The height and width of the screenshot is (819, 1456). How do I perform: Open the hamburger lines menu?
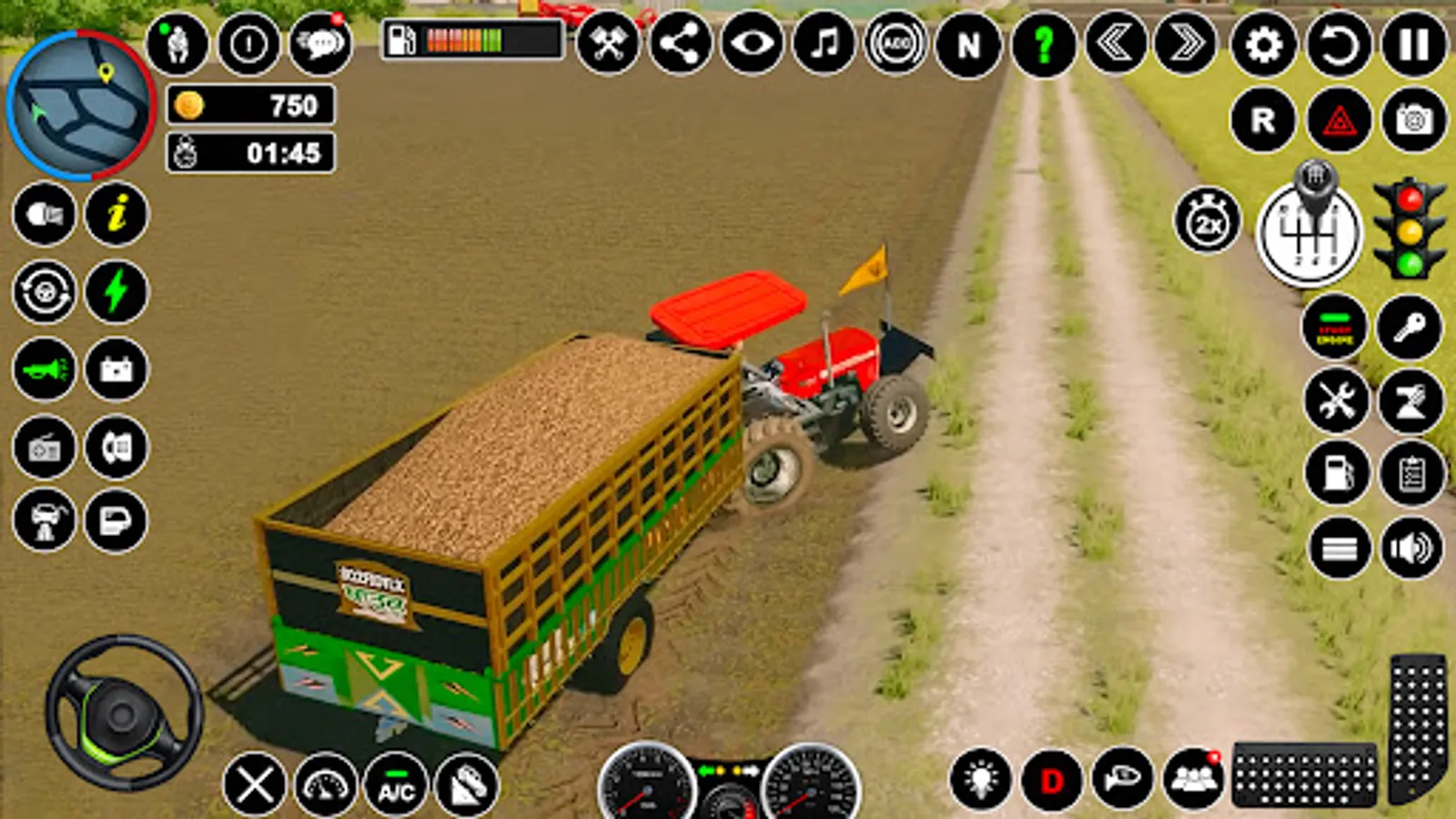point(1335,547)
